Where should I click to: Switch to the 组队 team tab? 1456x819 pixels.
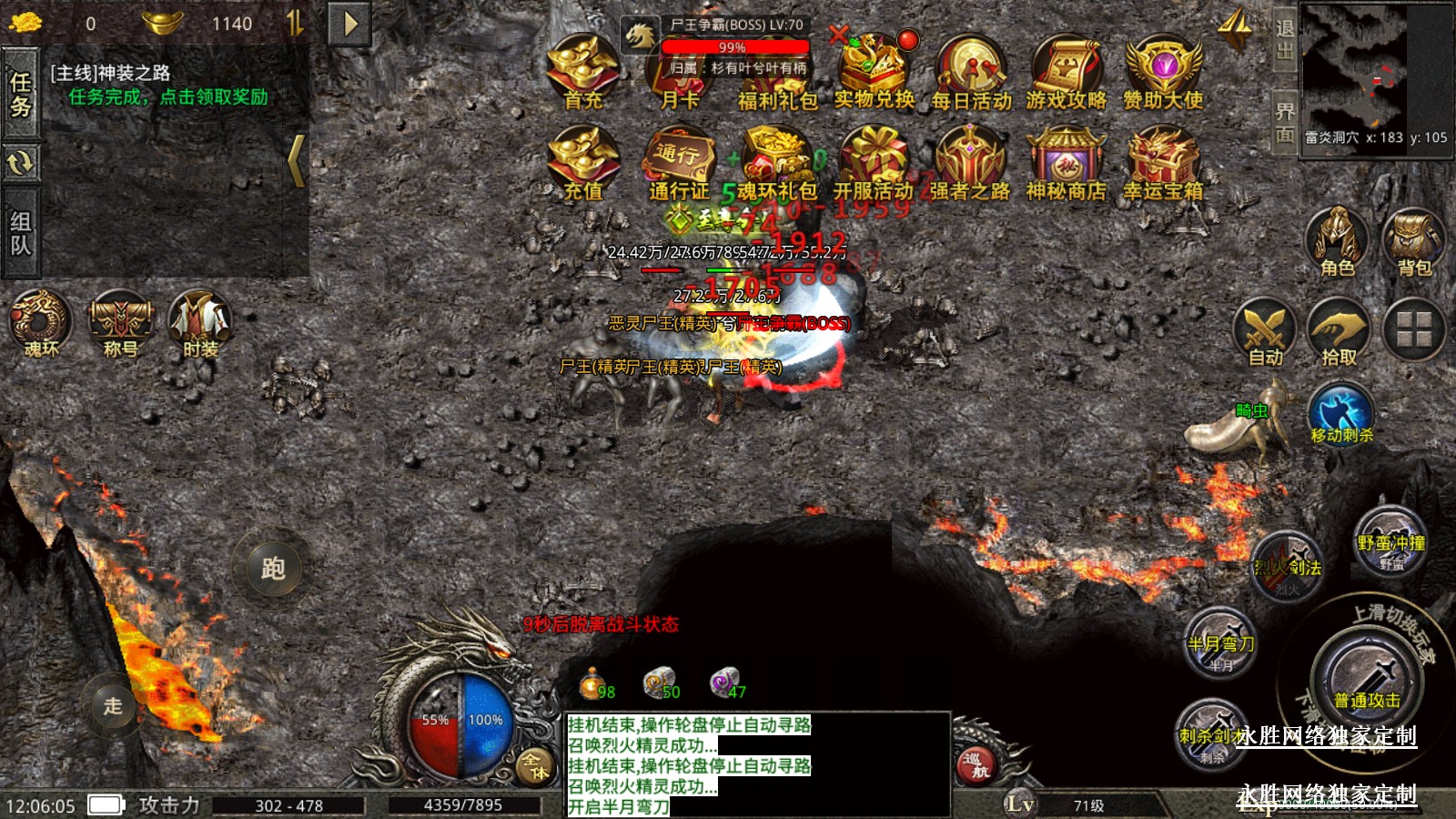20,233
